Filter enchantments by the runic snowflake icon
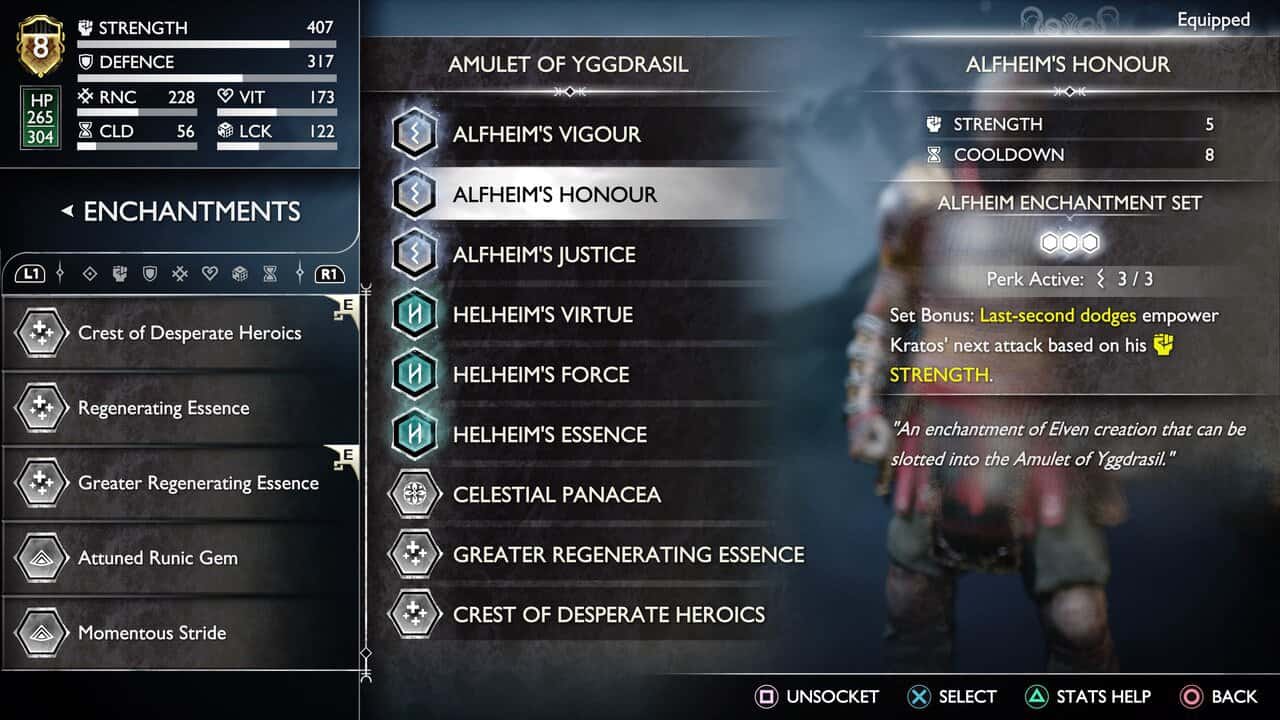Viewport: 1280px width, 720px height. [180, 273]
